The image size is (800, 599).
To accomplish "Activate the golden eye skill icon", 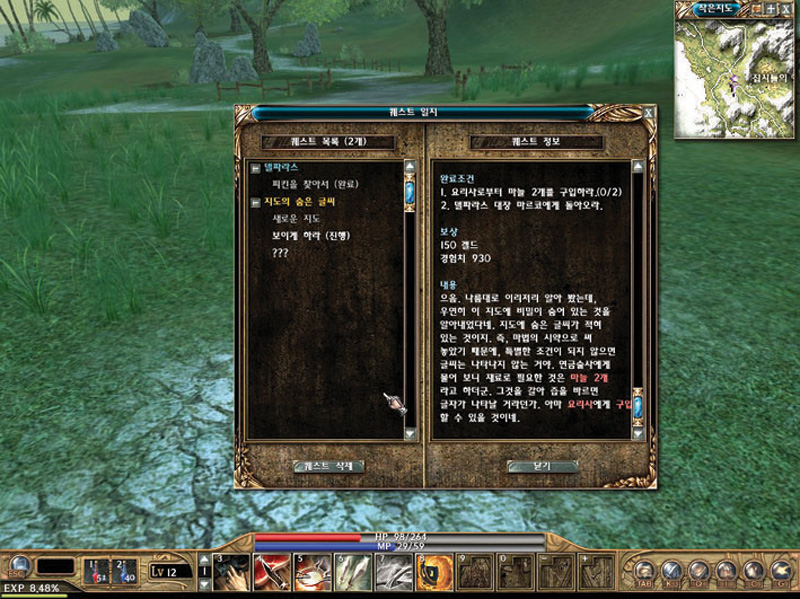I will coord(435,573).
